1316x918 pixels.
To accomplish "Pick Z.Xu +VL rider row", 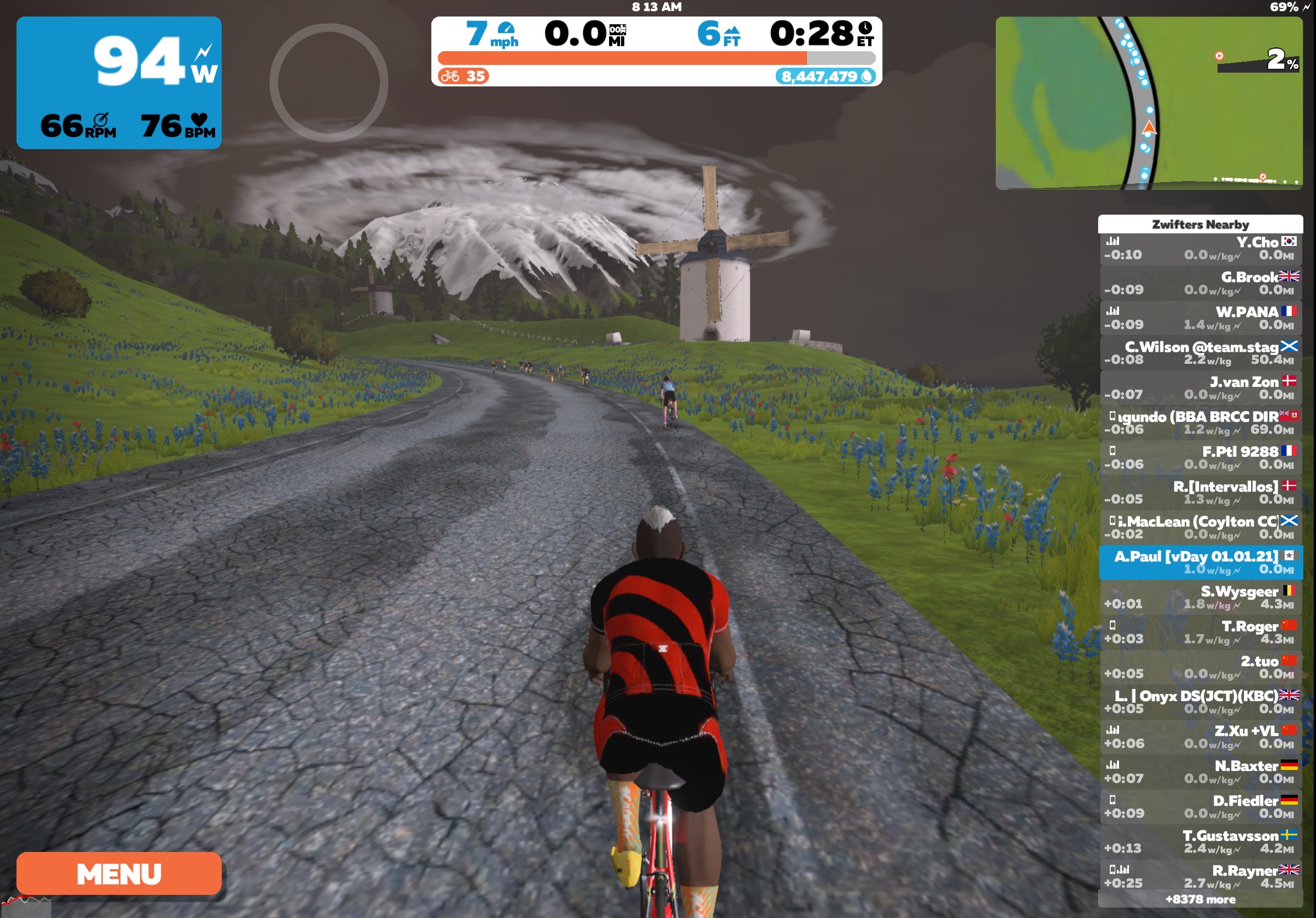I will point(1200,737).
